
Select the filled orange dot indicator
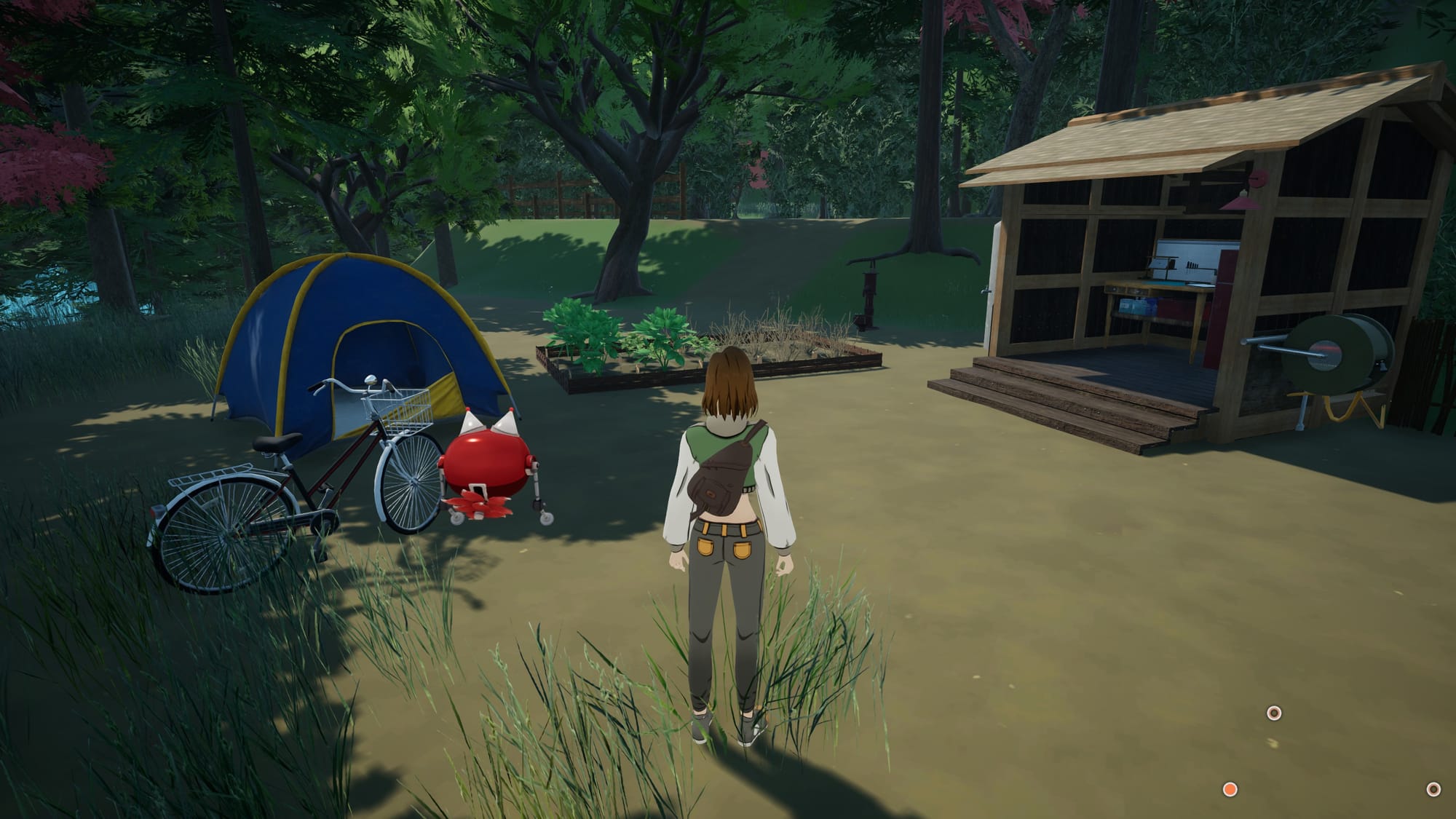pos(1230,789)
